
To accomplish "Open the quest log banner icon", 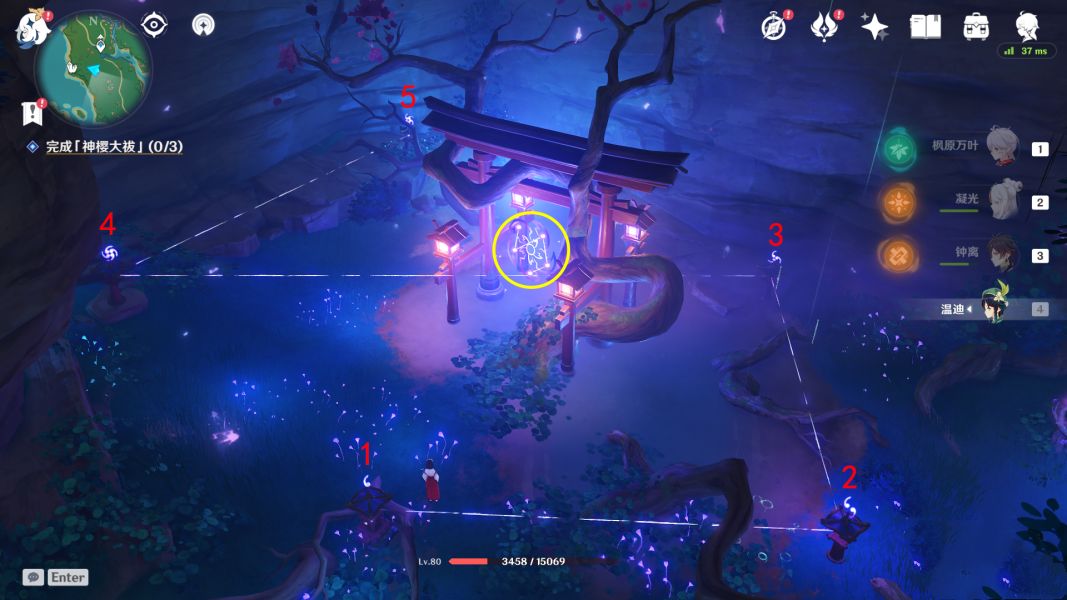I will click(x=33, y=112).
